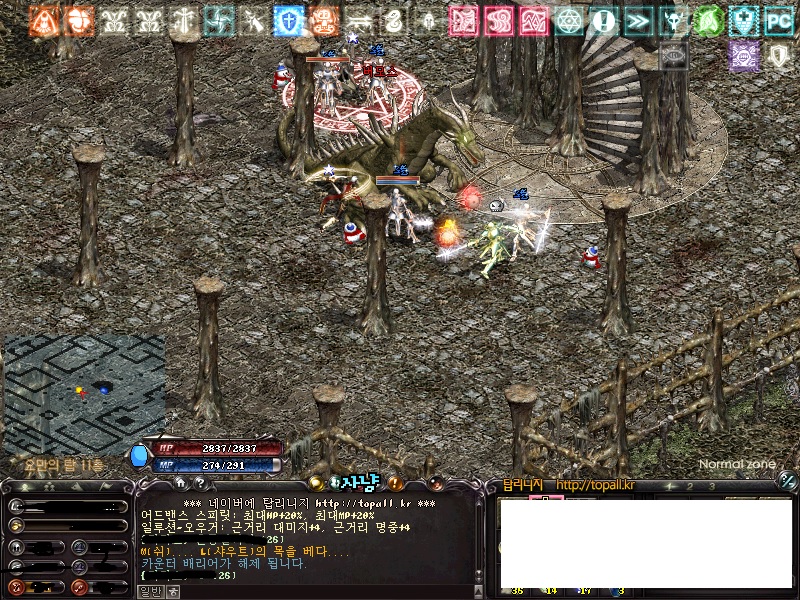Click the purple skull icon
Viewport: 800px width, 600px height.
[x=743, y=56]
